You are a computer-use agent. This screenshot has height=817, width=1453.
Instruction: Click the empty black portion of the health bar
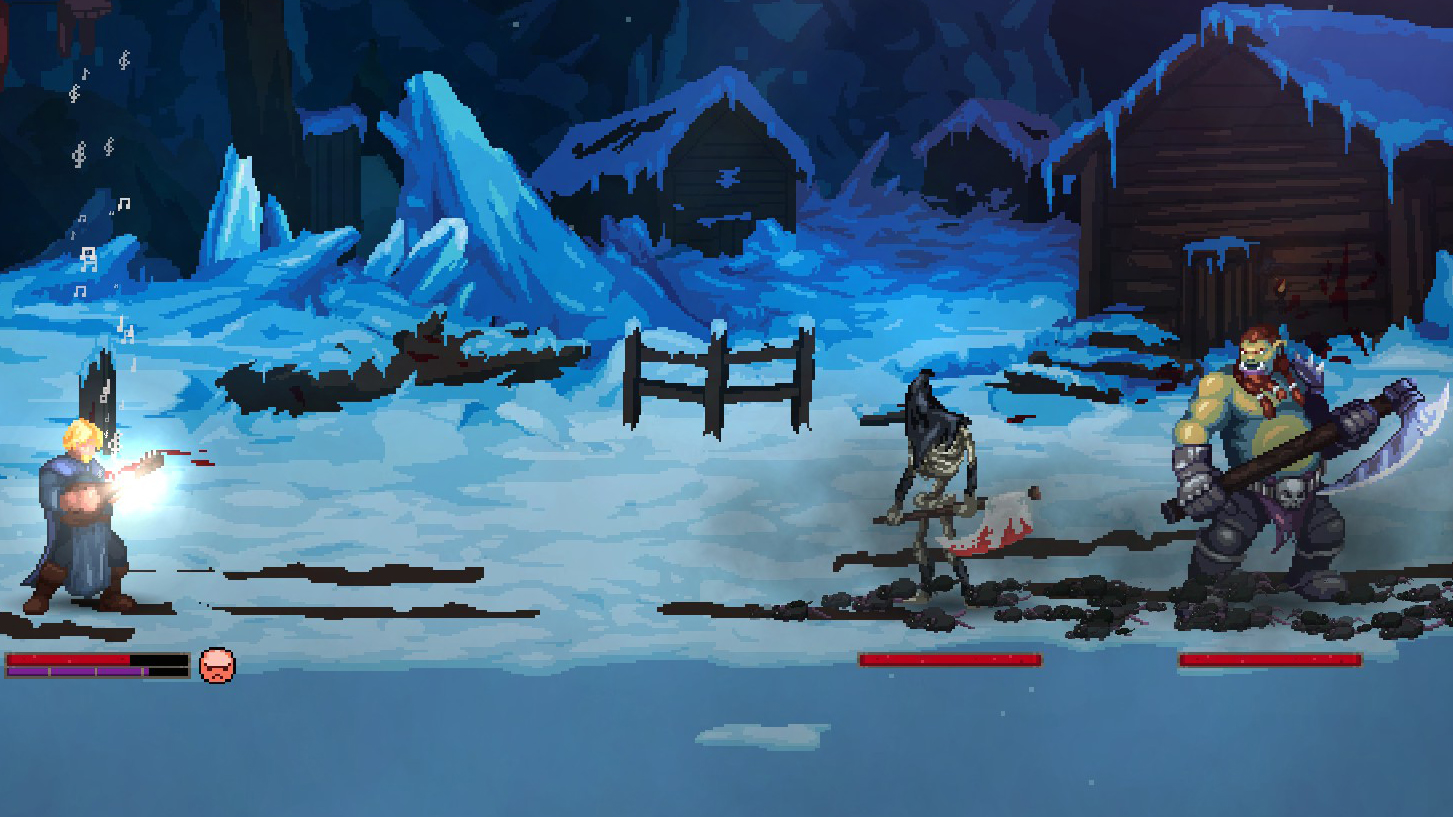pos(157,661)
